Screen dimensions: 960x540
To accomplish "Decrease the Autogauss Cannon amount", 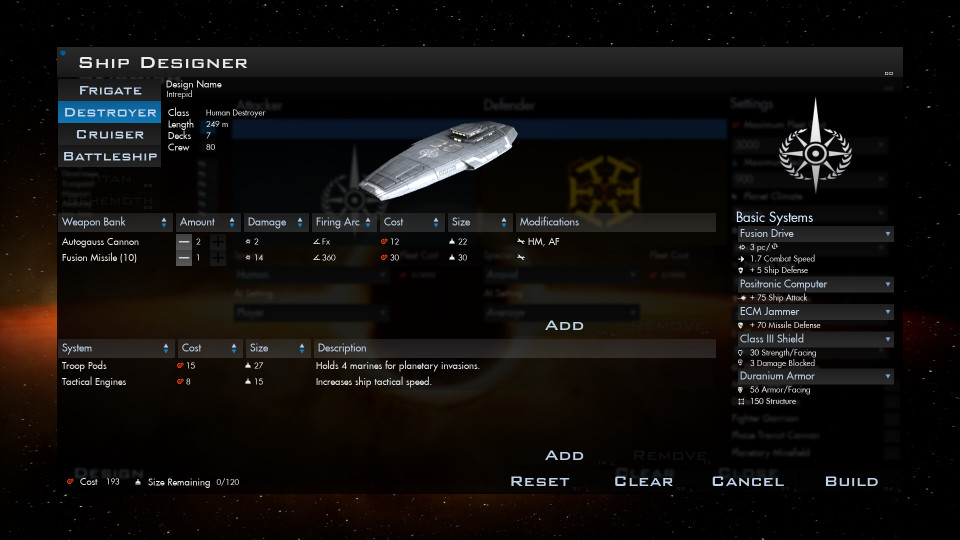I will (x=184, y=242).
